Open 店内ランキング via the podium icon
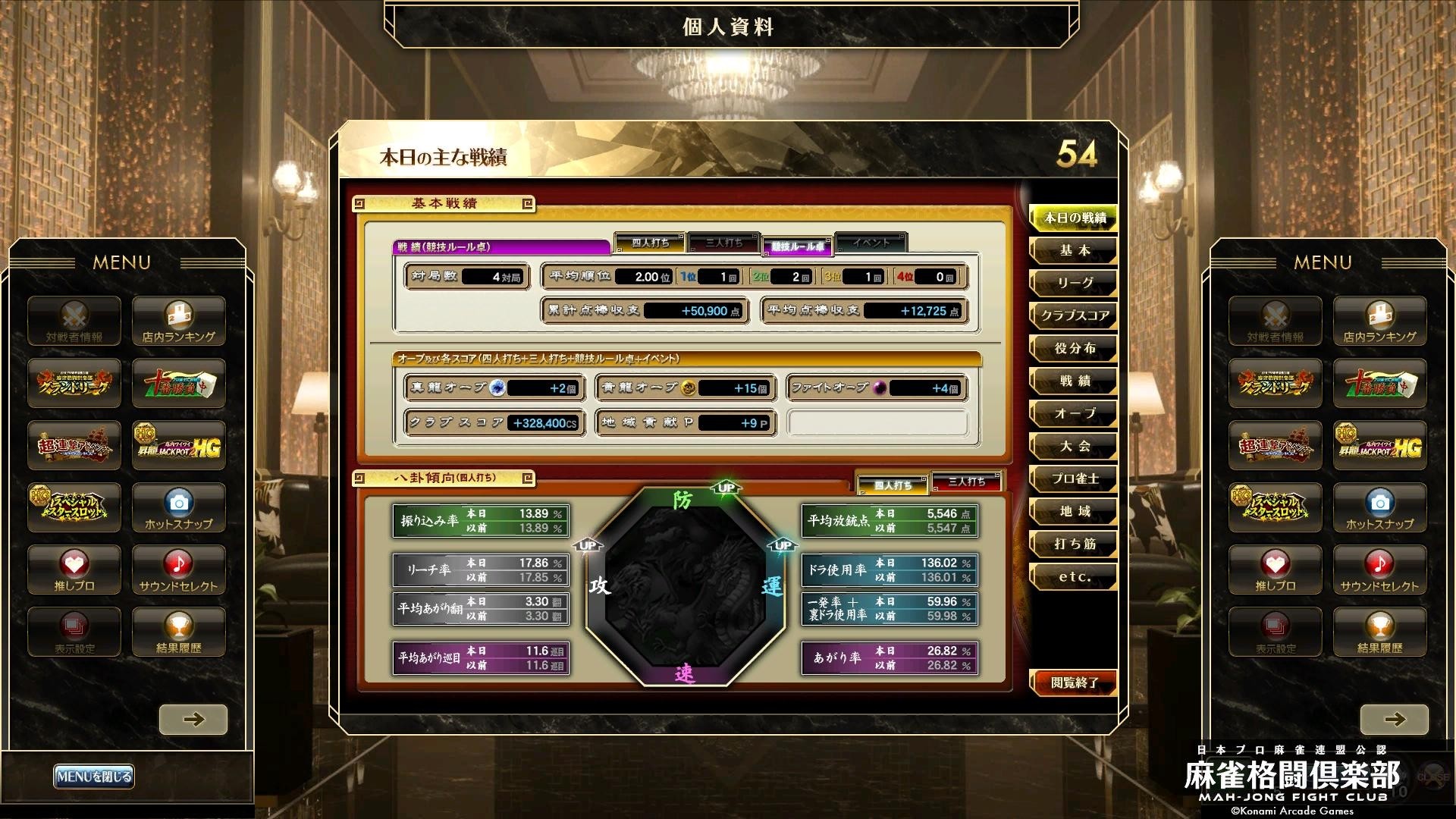Image resolution: width=1456 pixels, height=819 pixels. (x=178, y=321)
